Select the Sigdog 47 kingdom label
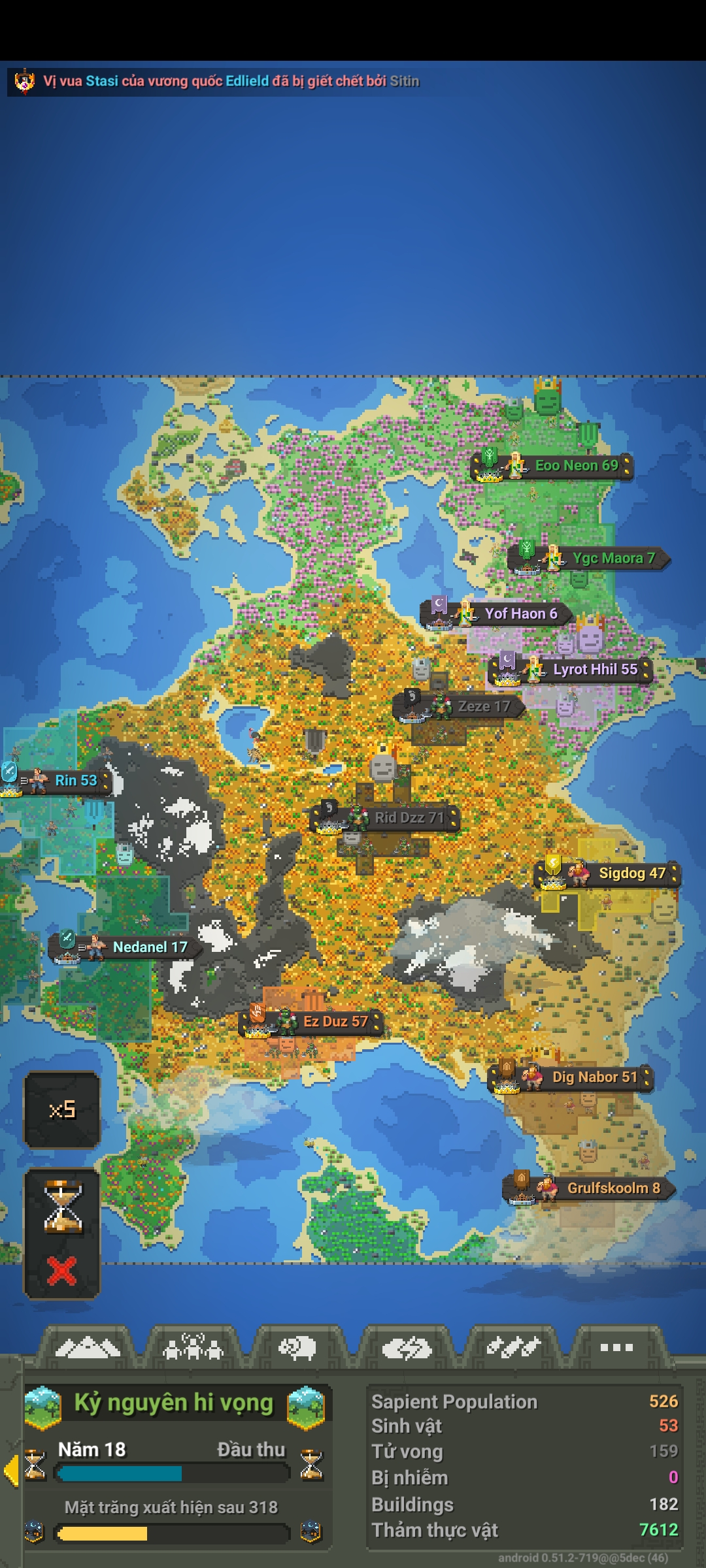This screenshot has width=706, height=1568. click(631, 874)
